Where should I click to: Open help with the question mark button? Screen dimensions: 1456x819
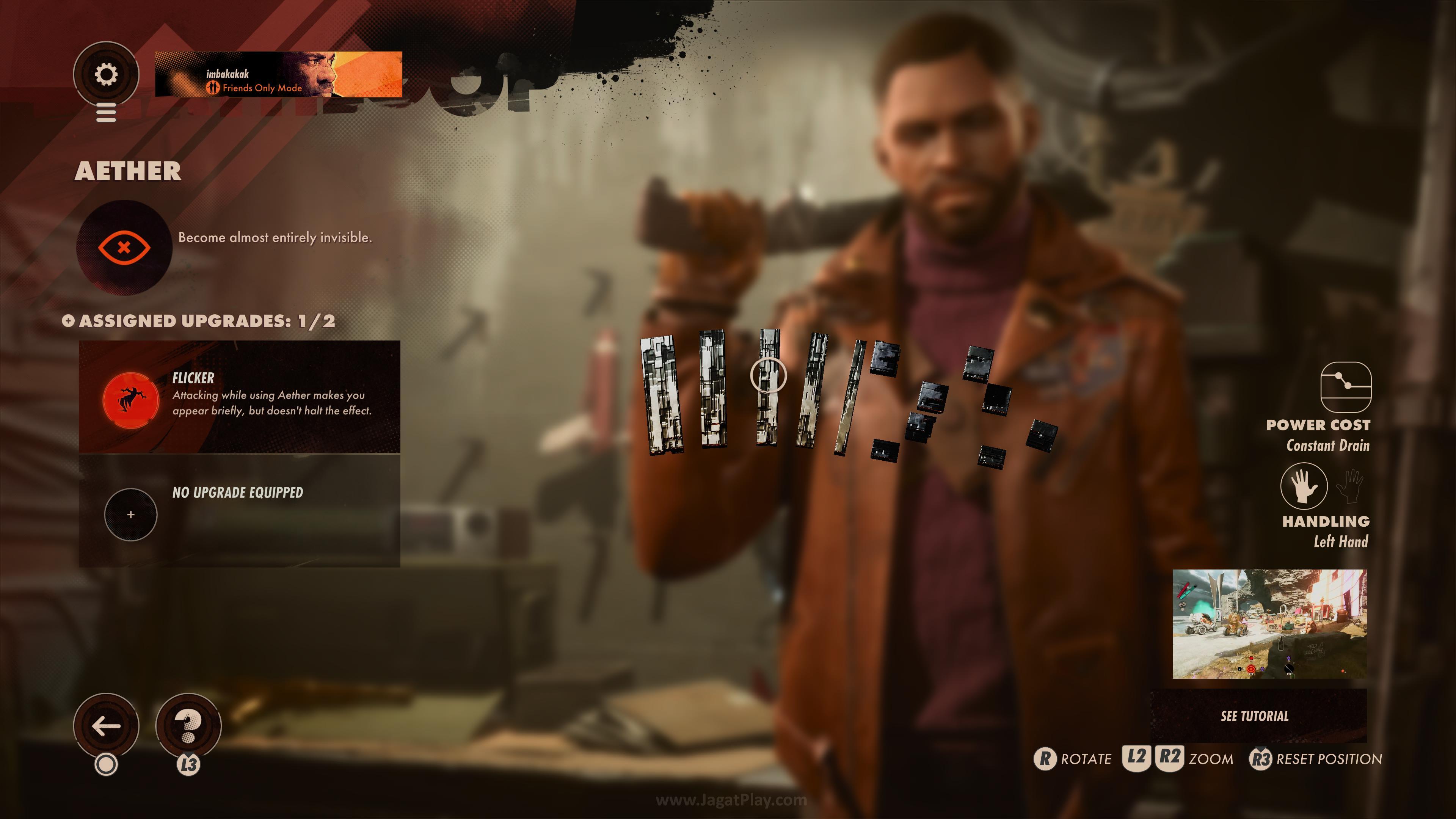point(188,726)
